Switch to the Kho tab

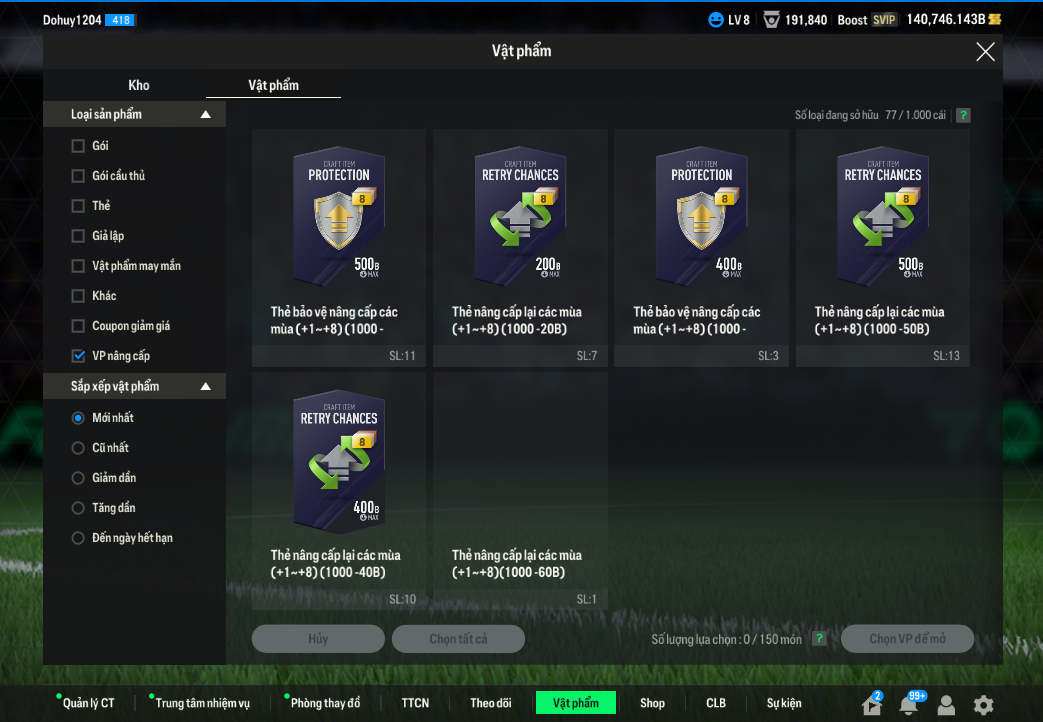point(139,85)
